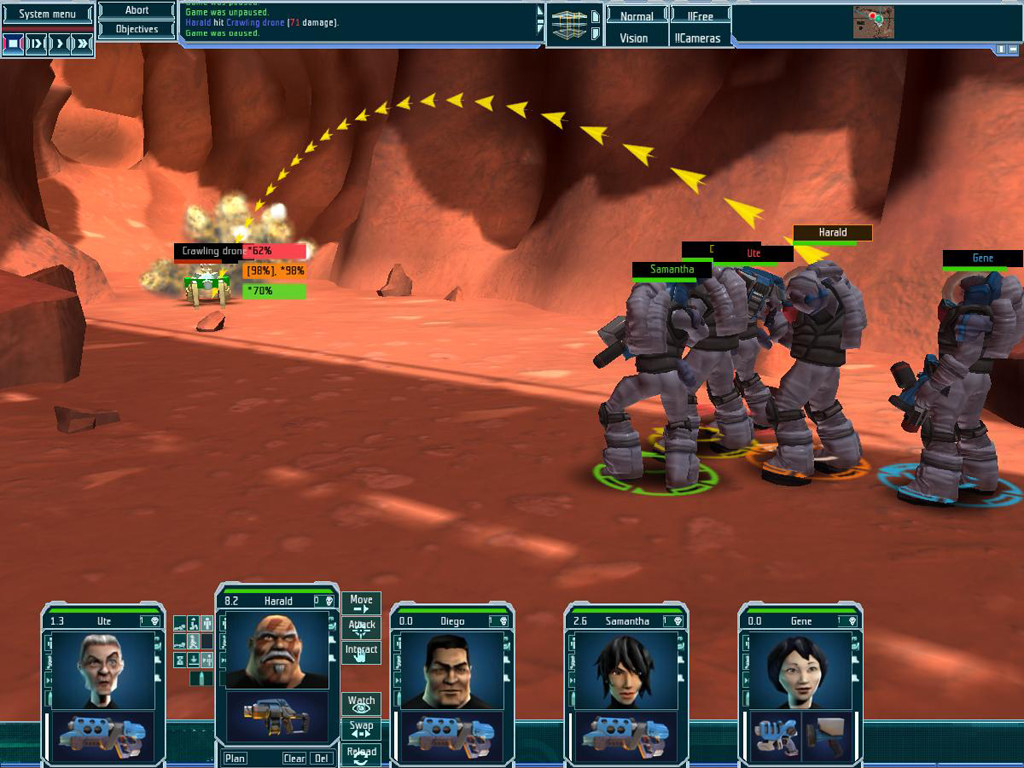Select Diego's portrait
The image size is (1024, 768).
pyautogui.click(x=447, y=670)
